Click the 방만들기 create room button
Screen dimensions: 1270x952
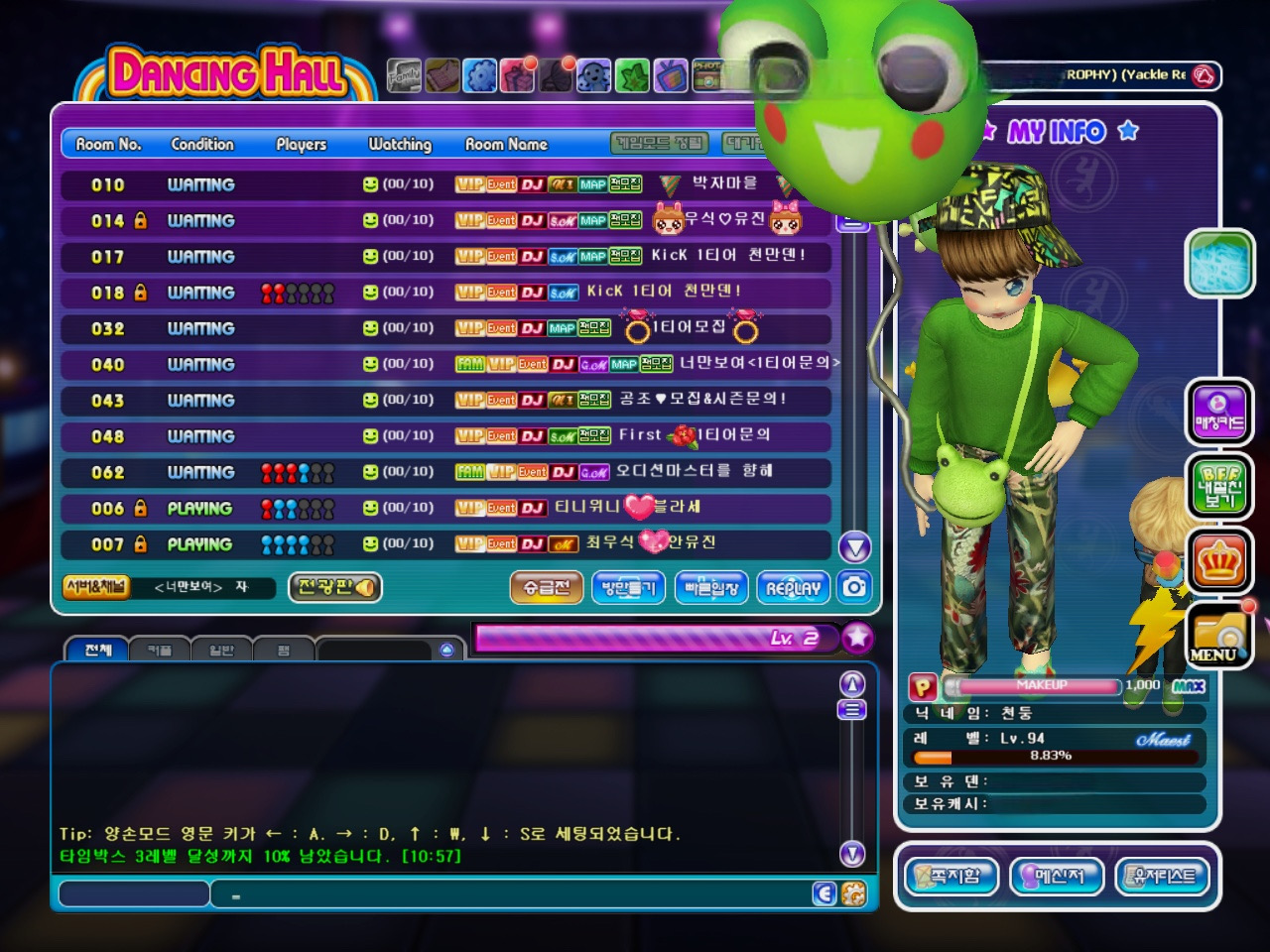[629, 588]
